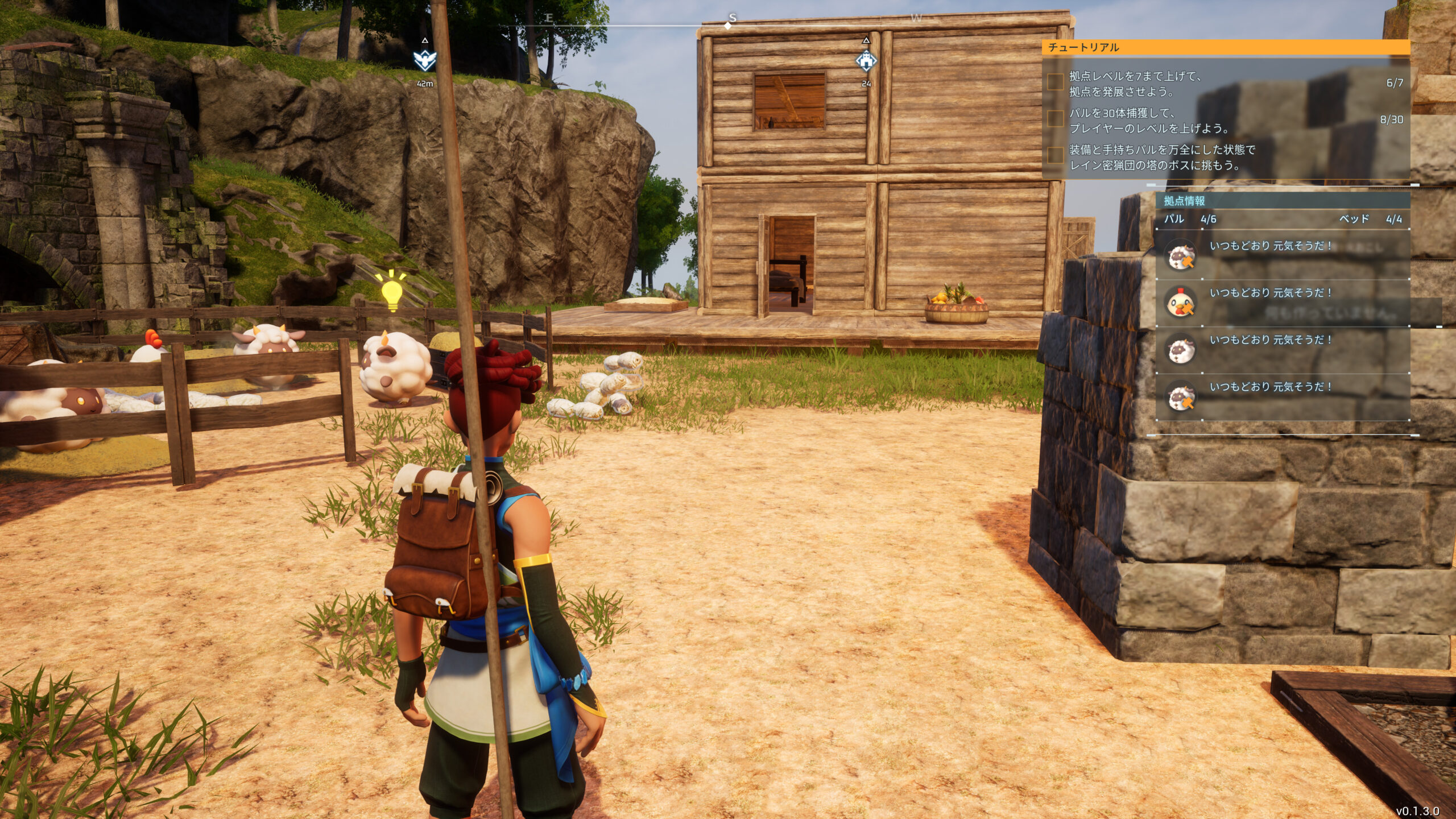The width and height of the screenshot is (1456, 819).
Task: Tick the base level 7 objective checkbox
Action: coord(1056,82)
